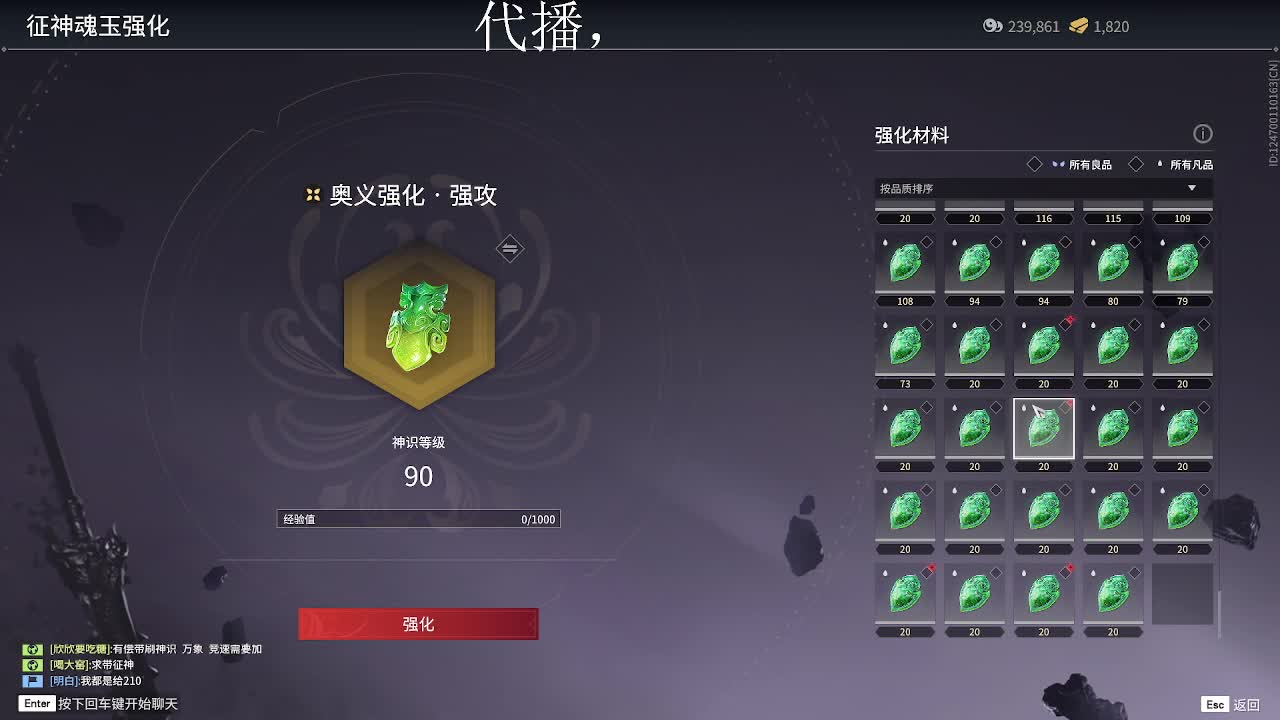
Task: Click the 经验值 progress bar
Action: [418, 518]
